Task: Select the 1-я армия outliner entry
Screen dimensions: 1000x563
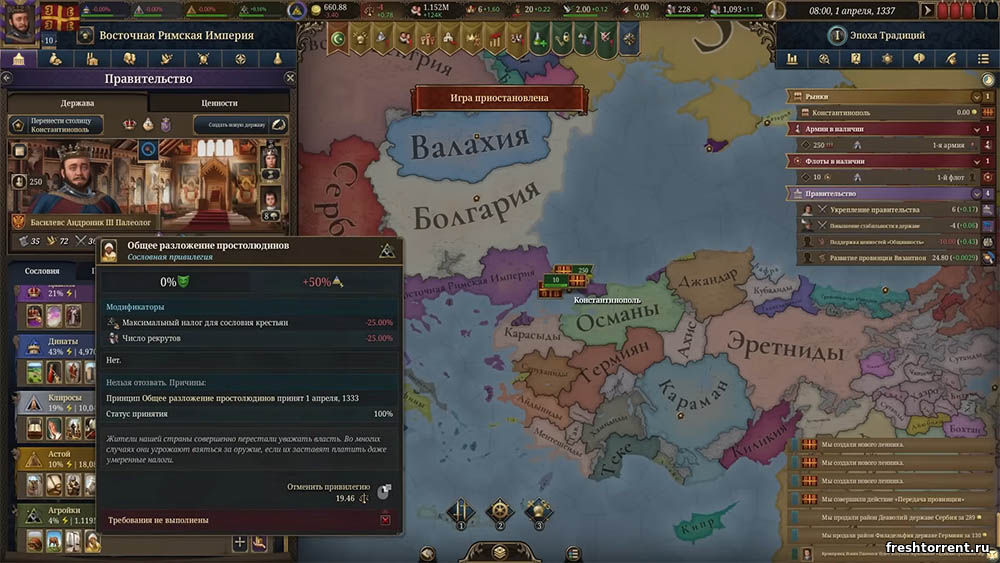Action: [948, 145]
